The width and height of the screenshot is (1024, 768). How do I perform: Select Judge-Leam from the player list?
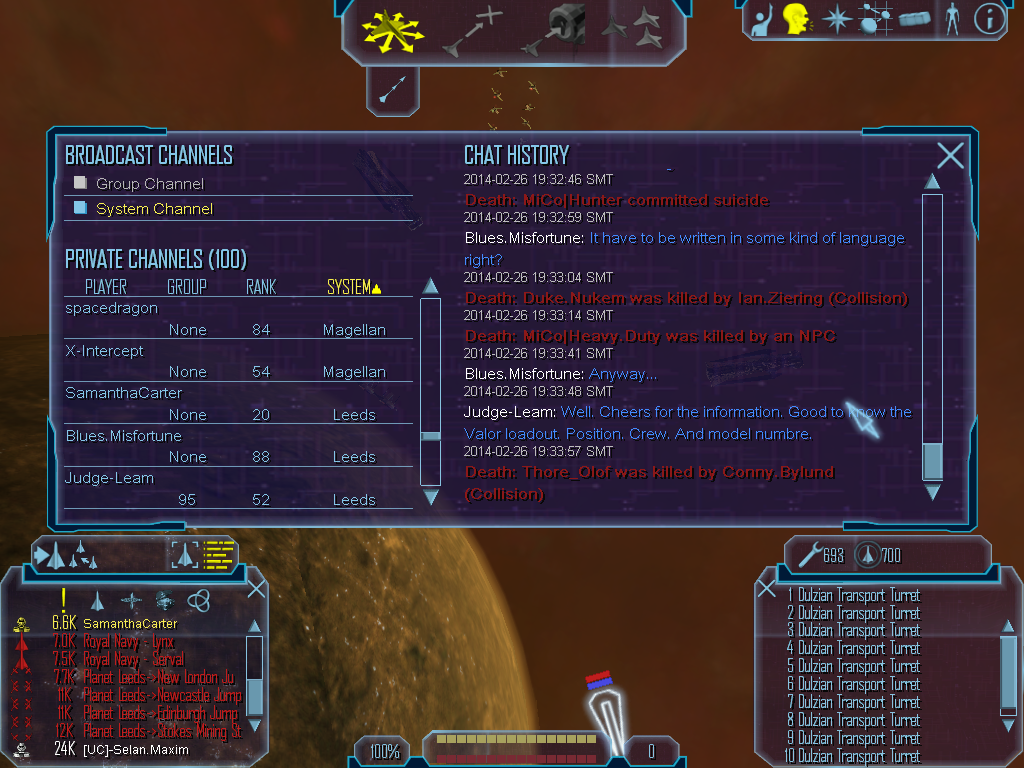[x=110, y=478]
